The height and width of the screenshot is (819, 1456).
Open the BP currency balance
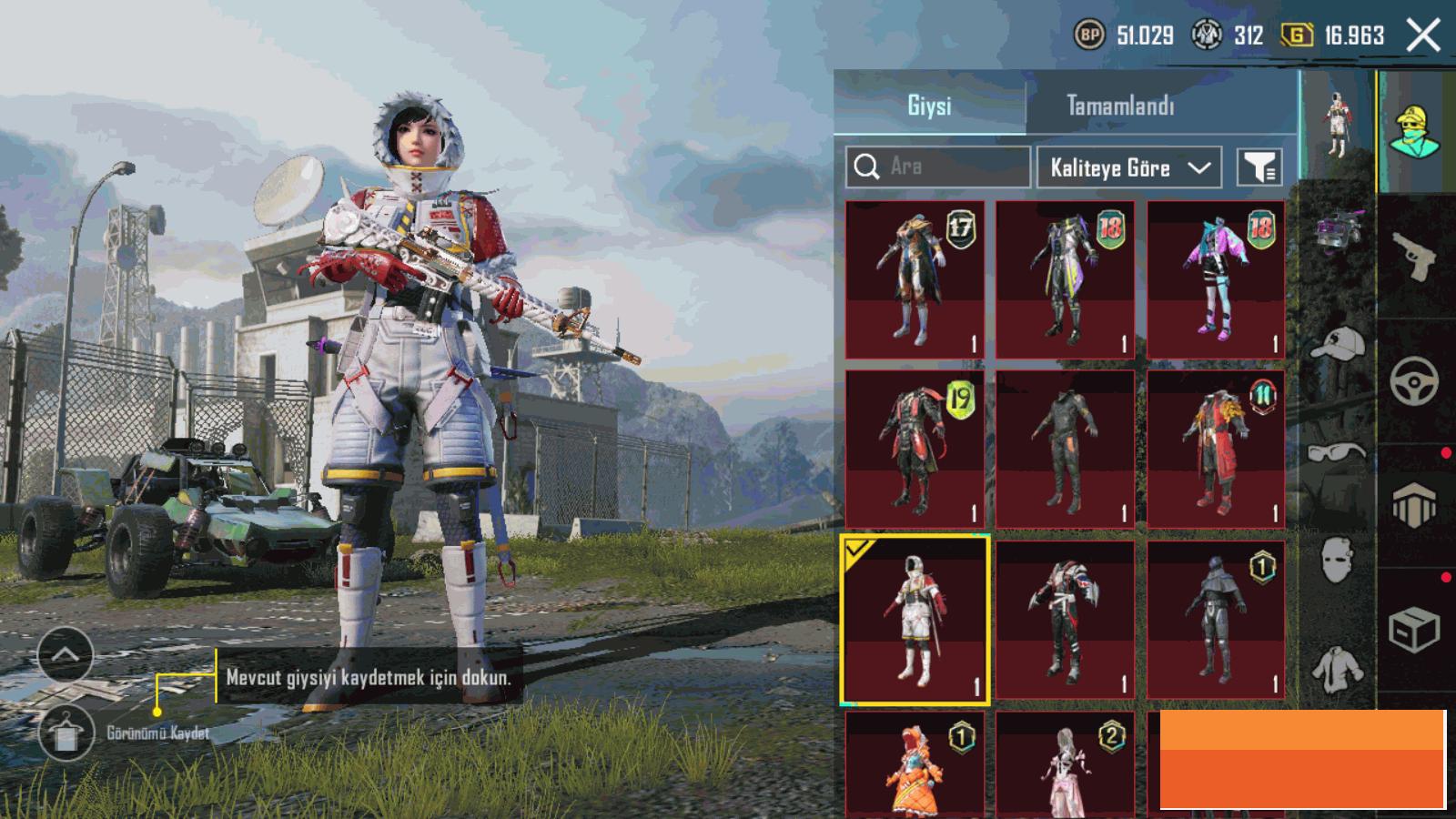(x=1127, y=35)
